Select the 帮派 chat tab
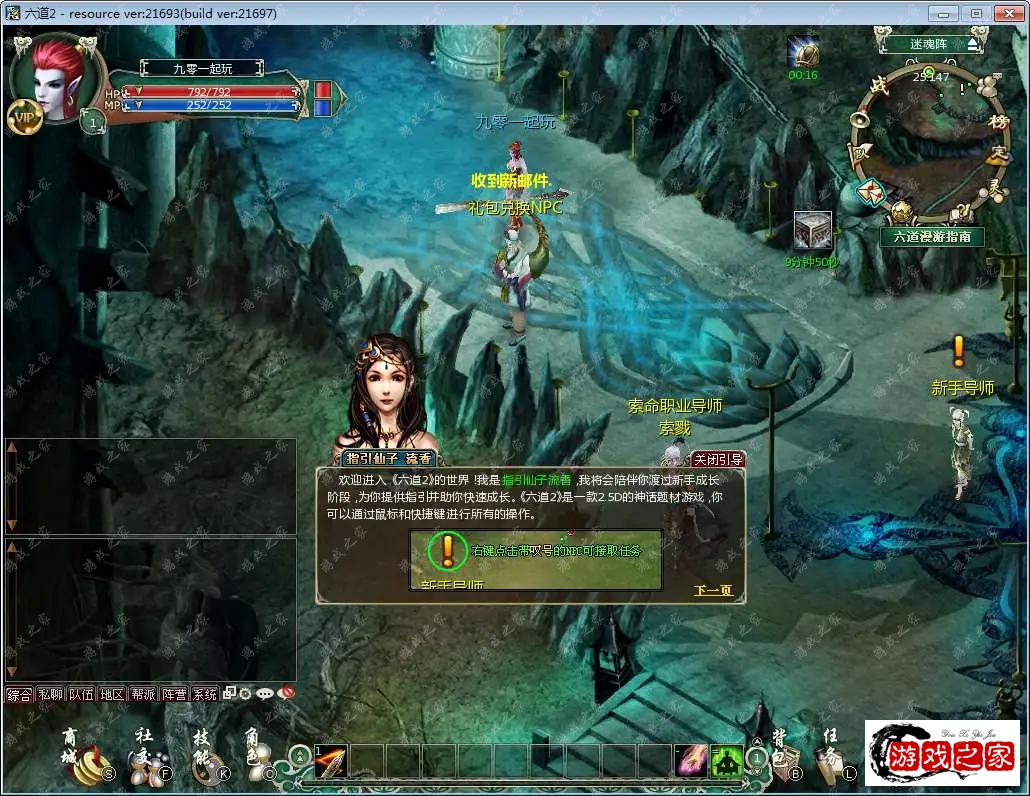 (143, 694)
